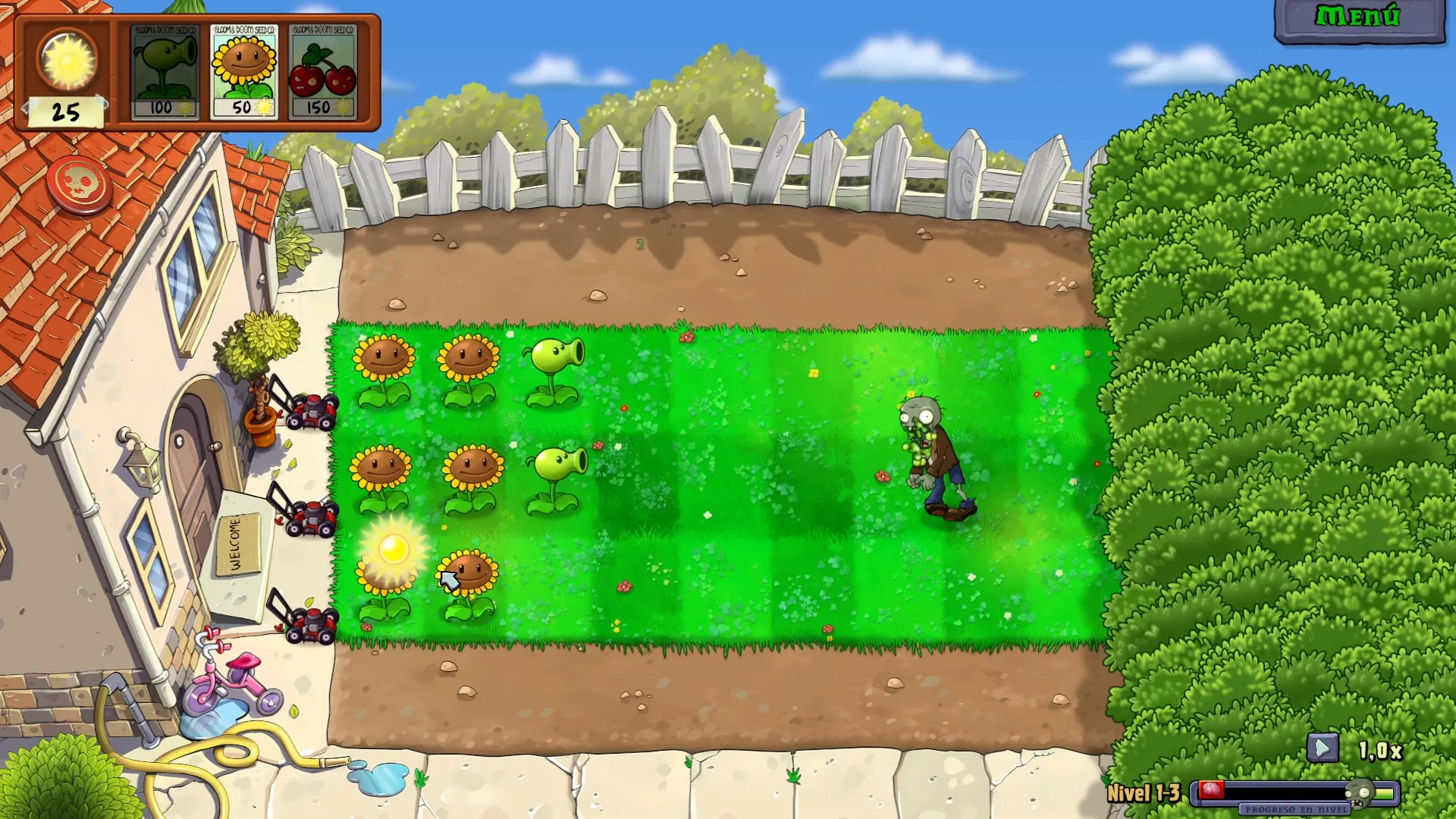
Task: Click the top lane lawn mower
Action: point(313,409)
